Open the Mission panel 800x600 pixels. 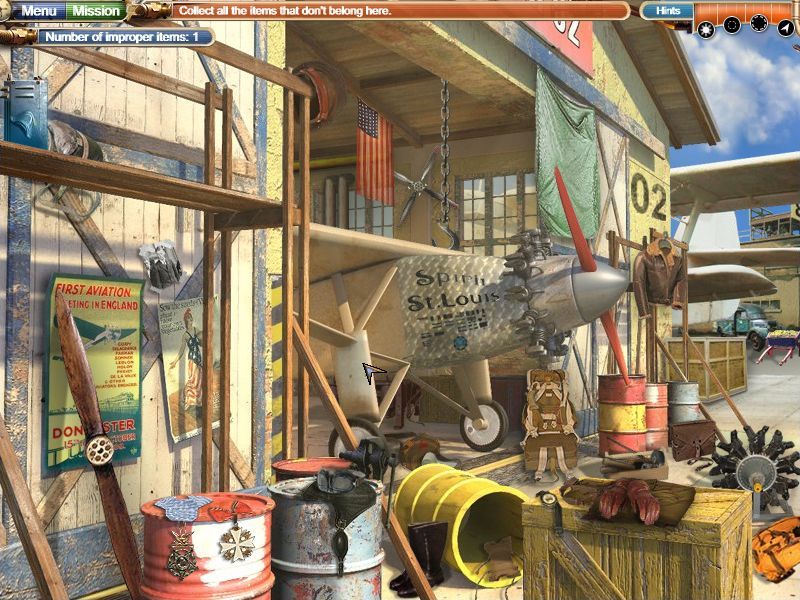tap(97, 11)
